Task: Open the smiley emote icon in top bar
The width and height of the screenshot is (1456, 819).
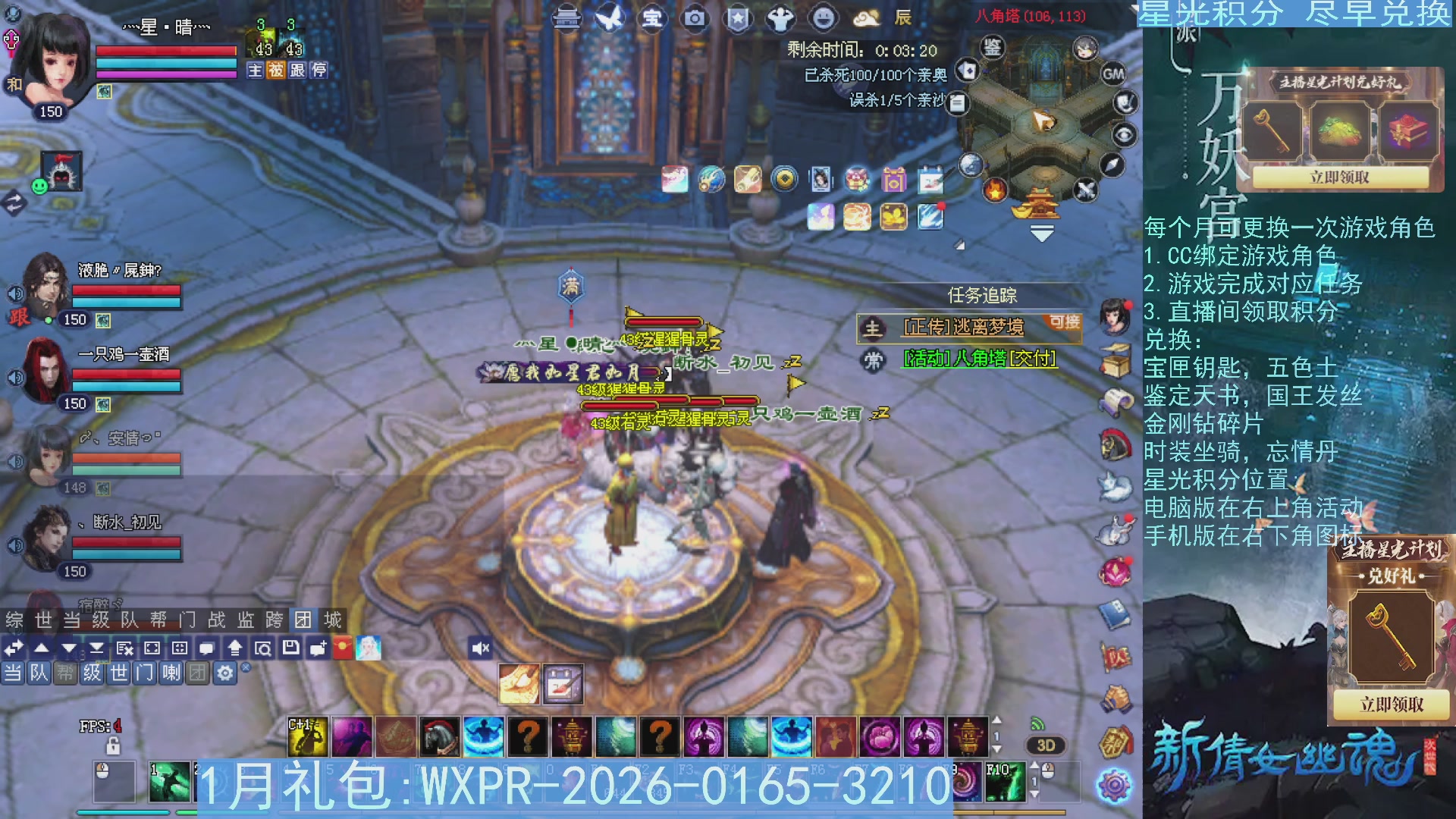Action: click(x=824, y=19)
